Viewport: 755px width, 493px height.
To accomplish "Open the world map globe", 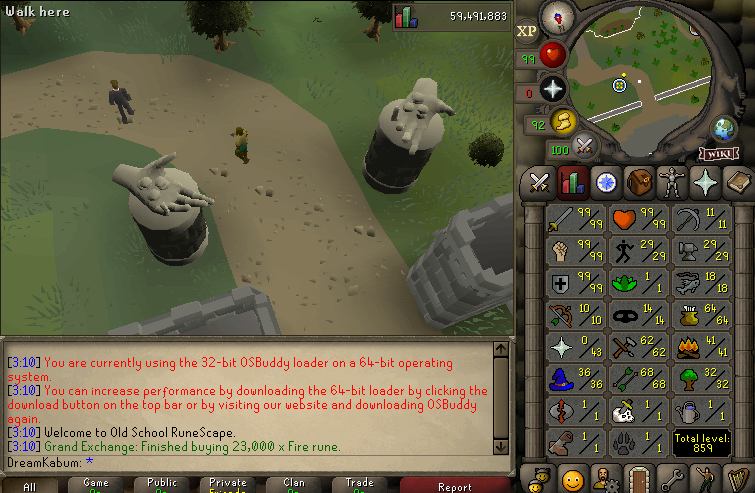I will [723, 129].
